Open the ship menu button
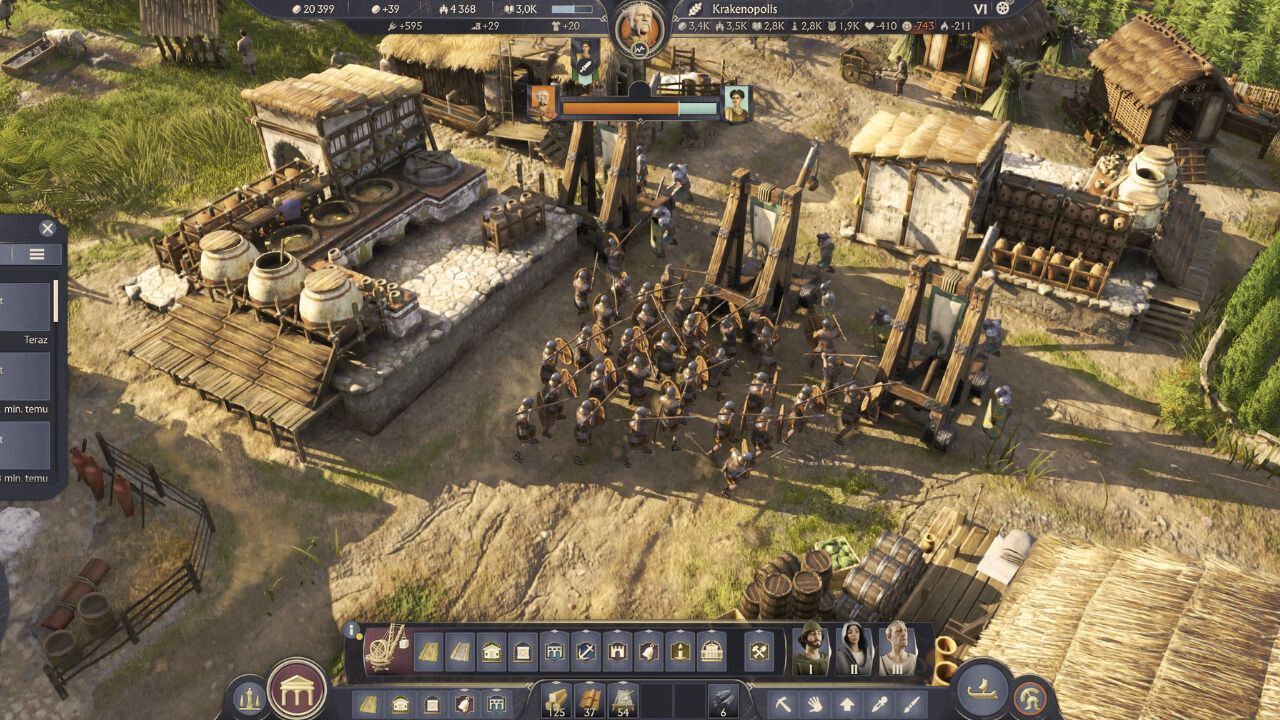This screenshot has height=720, width=1280. pos(983,688)
